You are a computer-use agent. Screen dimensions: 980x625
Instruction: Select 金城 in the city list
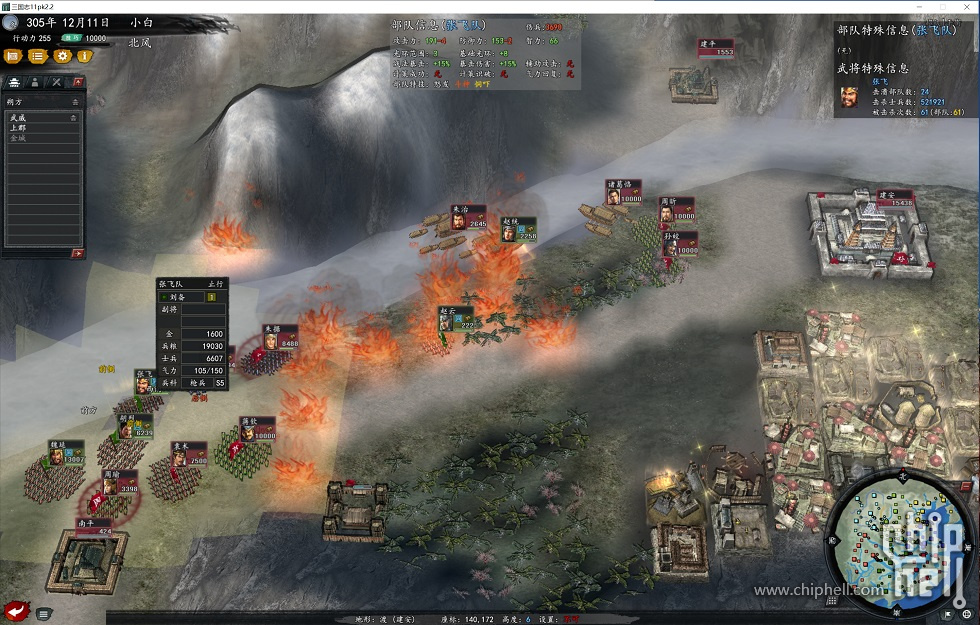[18, 138]
